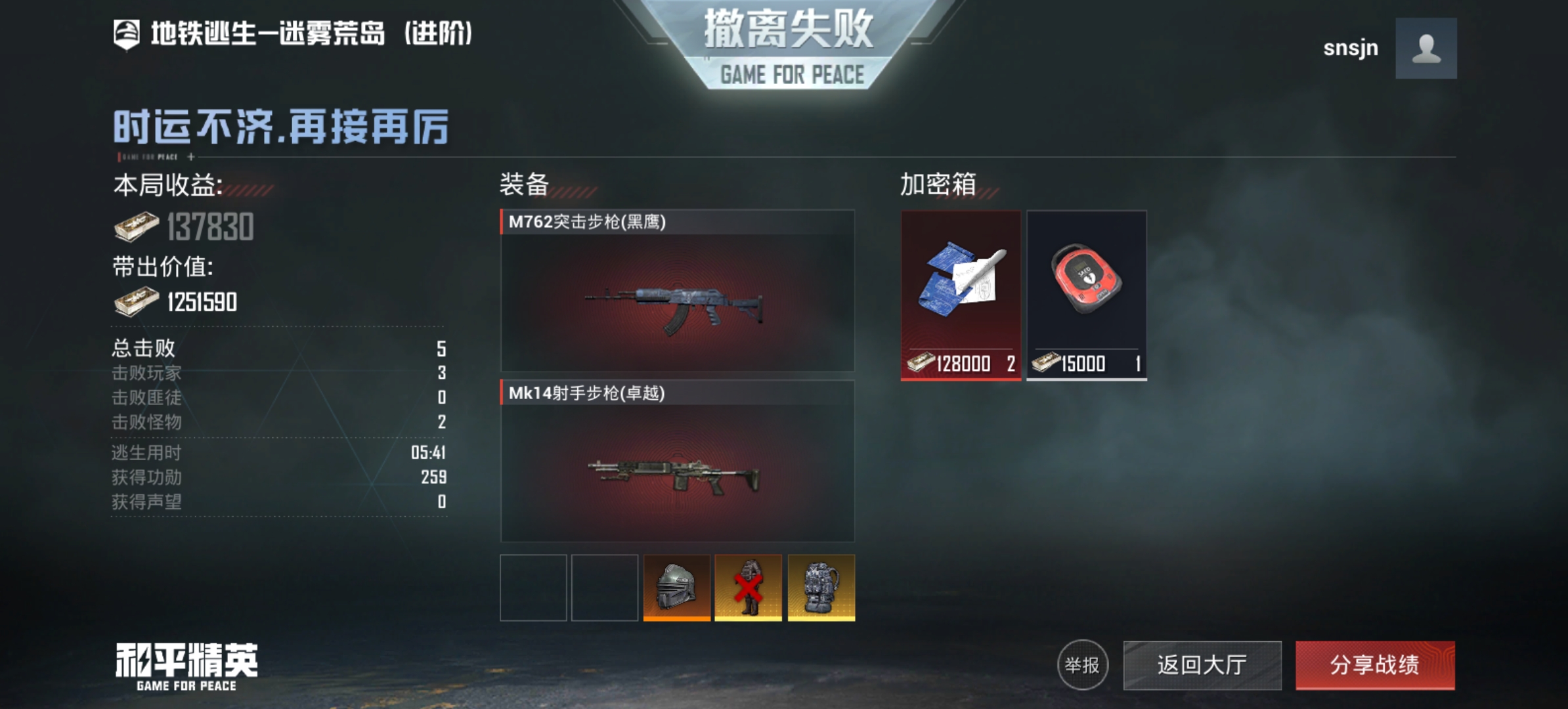Choose the armor slot marked with red X

748,588
